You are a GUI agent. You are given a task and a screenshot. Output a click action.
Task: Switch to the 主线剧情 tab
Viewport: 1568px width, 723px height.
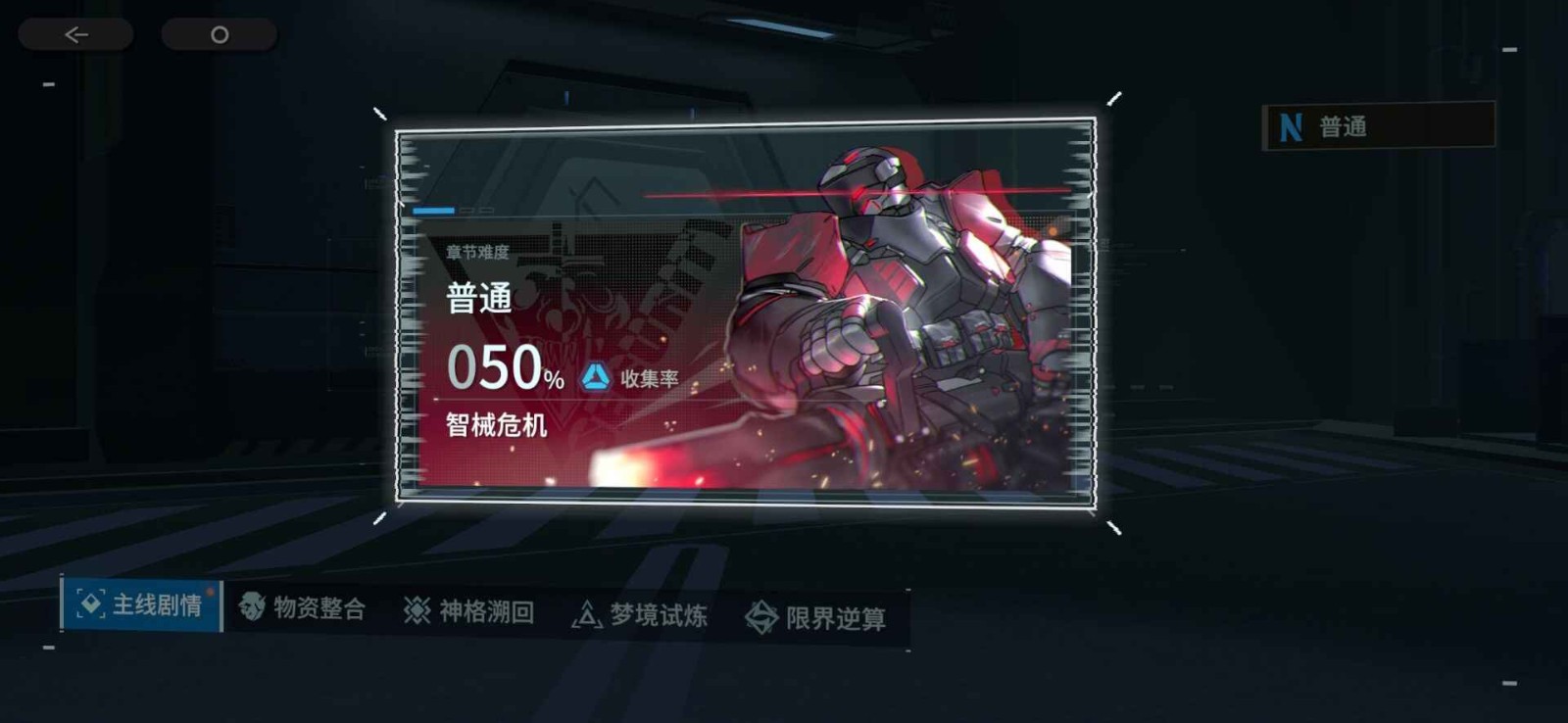click(141, 604)
